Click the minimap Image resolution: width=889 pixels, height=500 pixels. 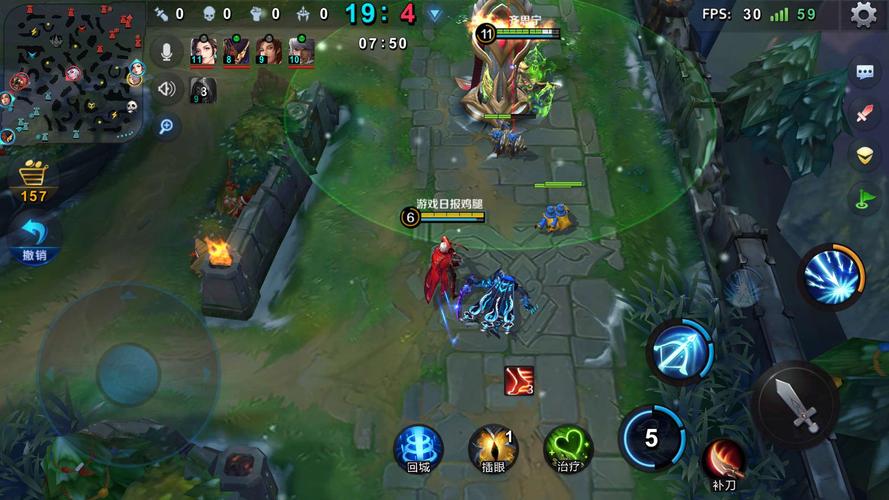[x=70, y=72]
